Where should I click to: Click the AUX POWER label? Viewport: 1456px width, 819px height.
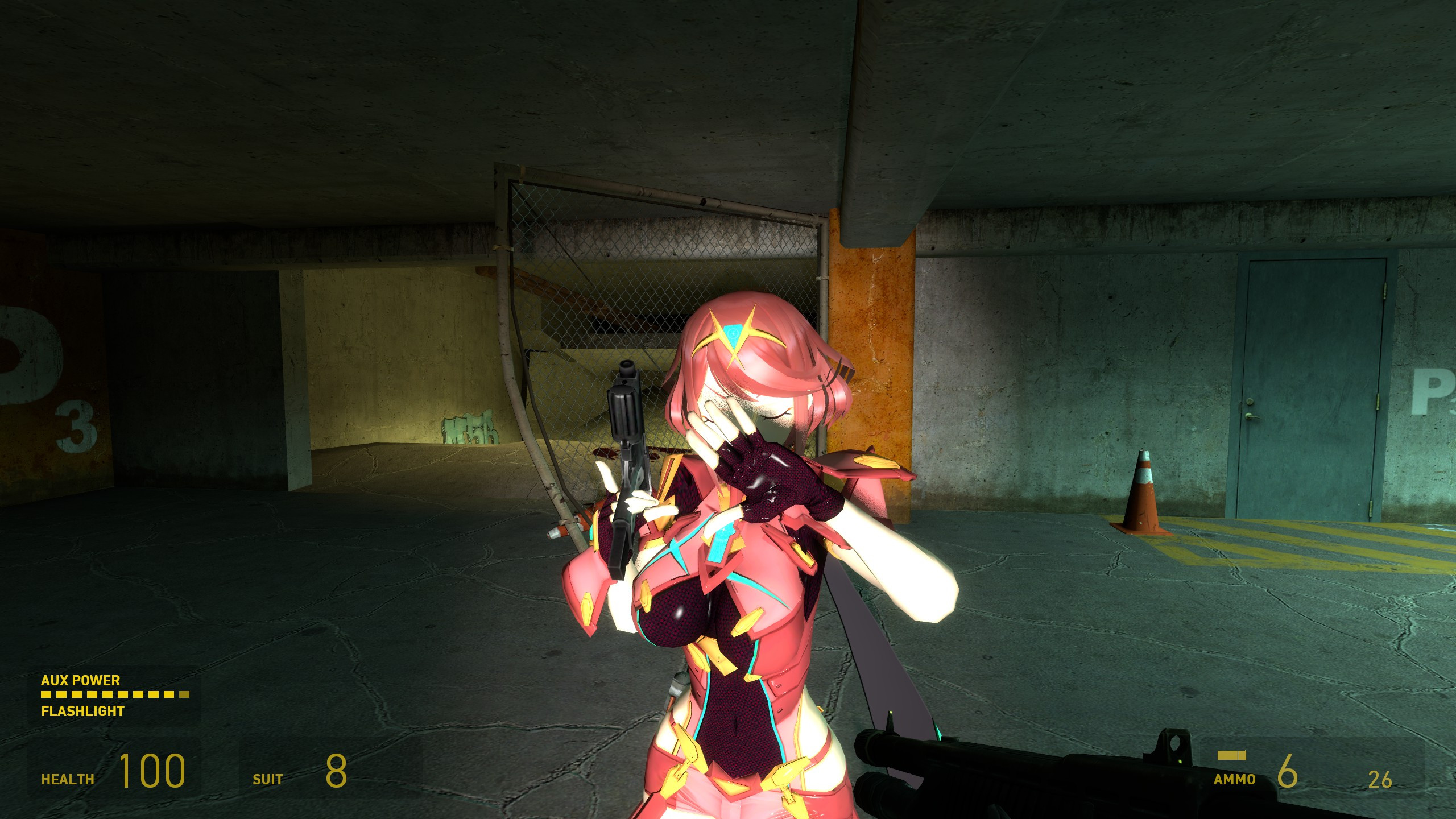(x=81, y=680)
